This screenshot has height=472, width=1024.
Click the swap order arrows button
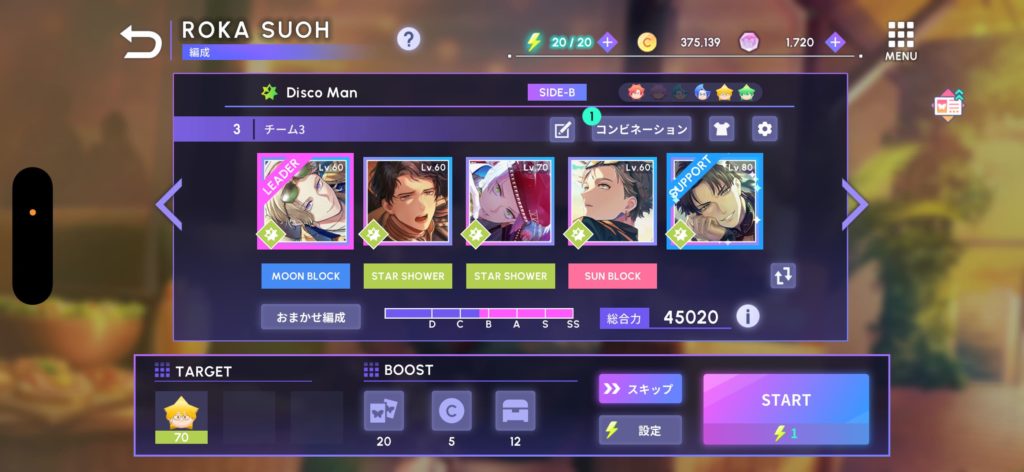783,276
